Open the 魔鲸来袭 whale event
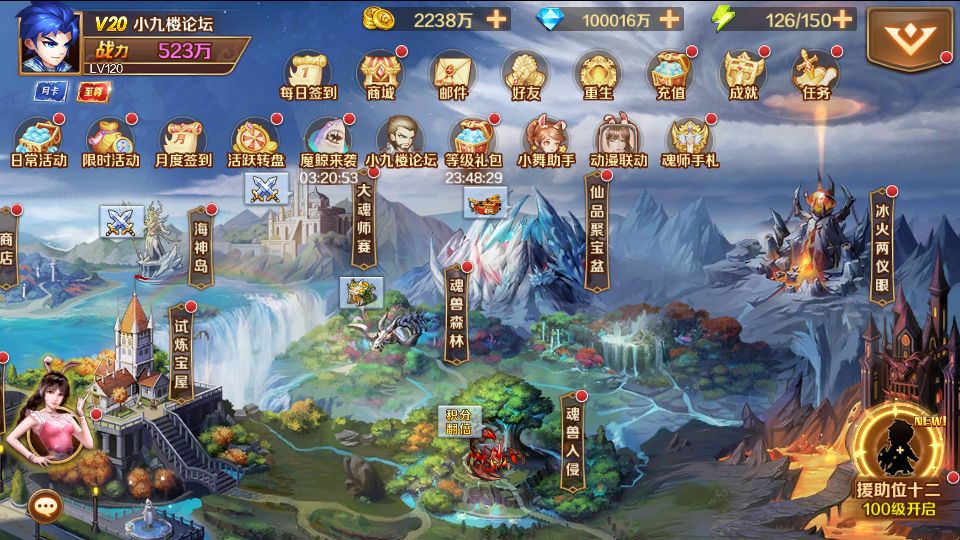Image resolution: width=960 pixels, height=540 pixels. click(328, 139)
